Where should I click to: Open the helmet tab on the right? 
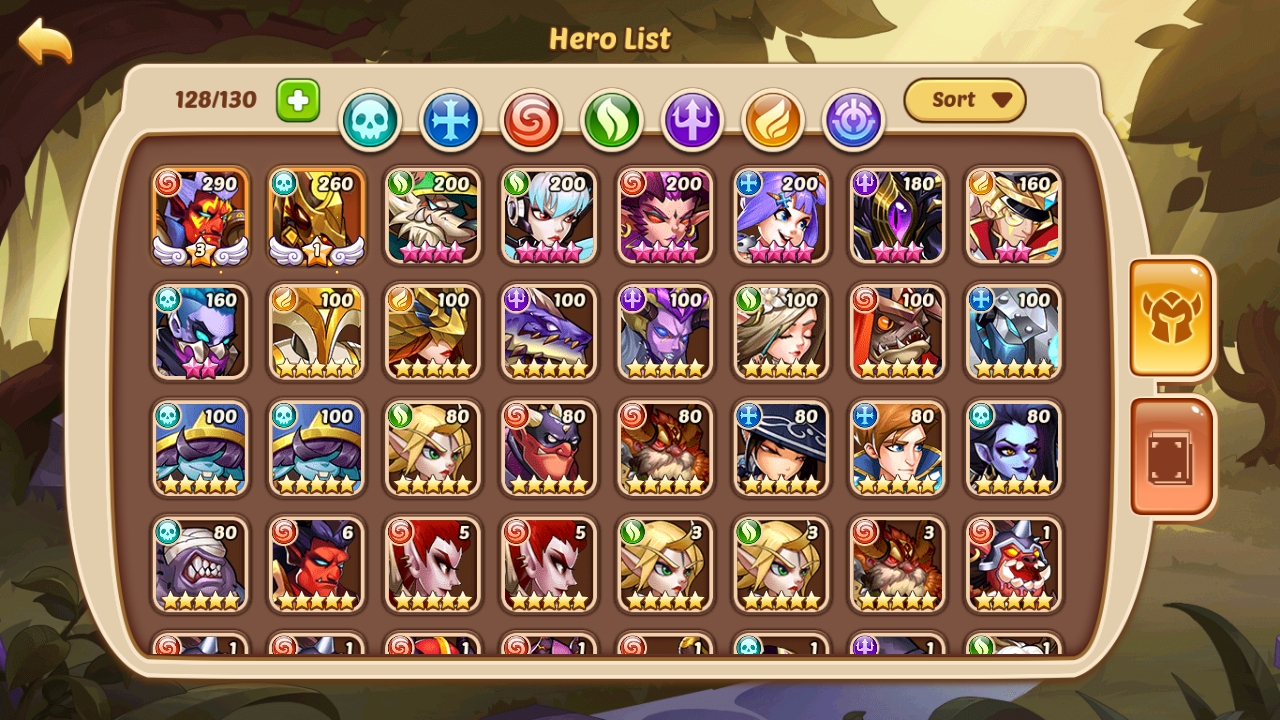[1172, 319]
